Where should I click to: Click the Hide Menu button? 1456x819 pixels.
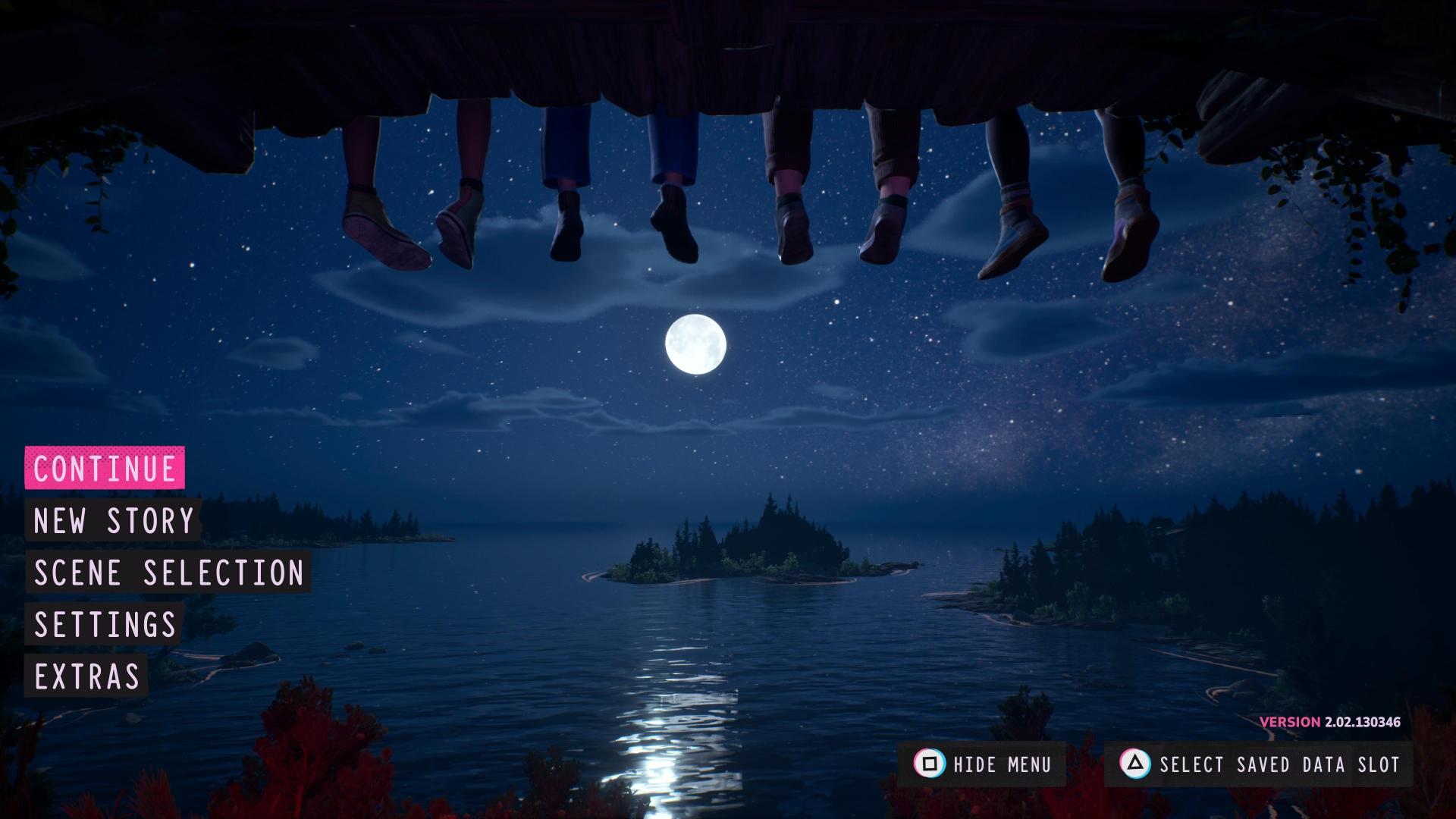[982, 764]
